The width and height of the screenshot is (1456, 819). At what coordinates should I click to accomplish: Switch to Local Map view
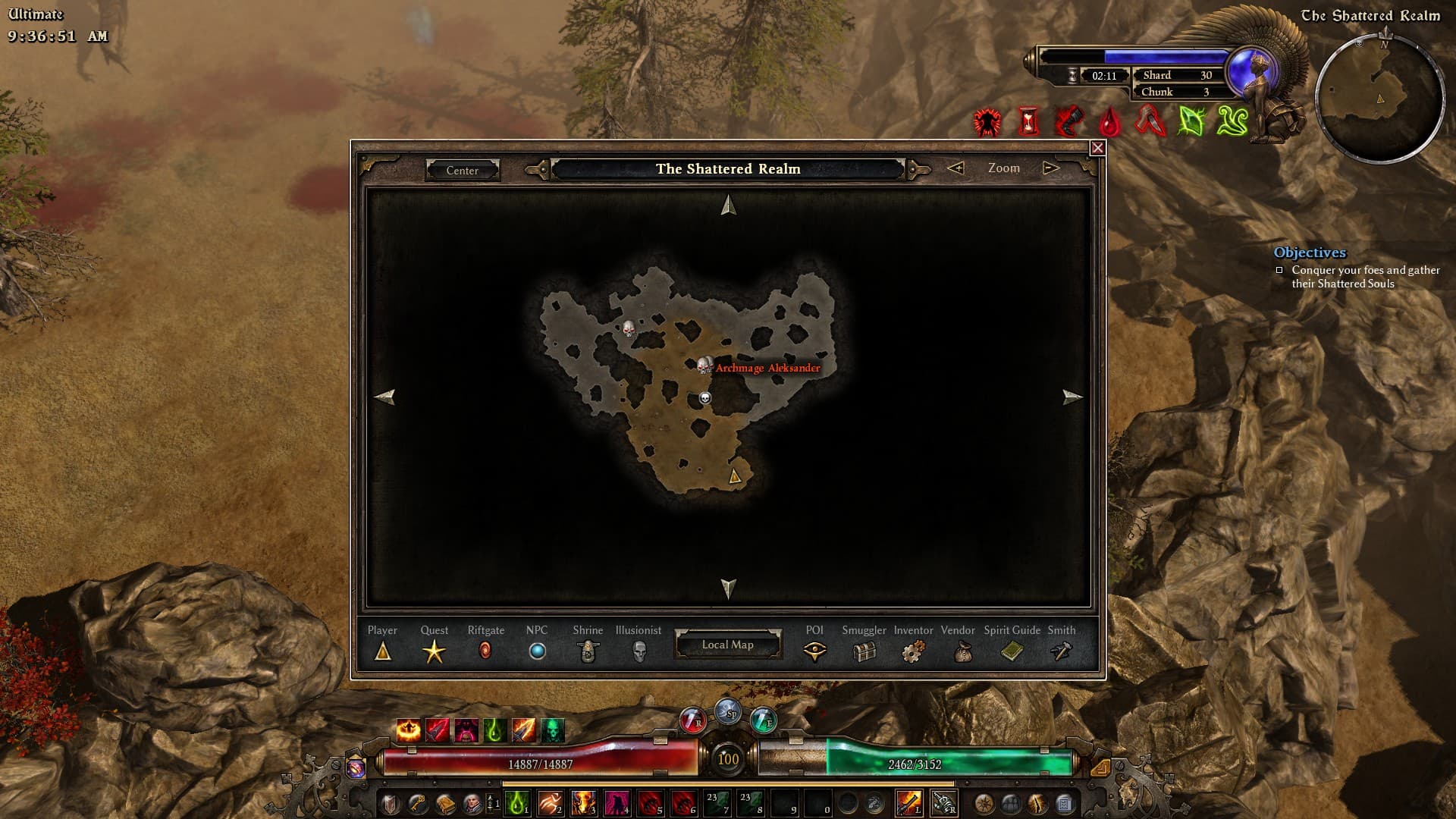click(727, 645)
